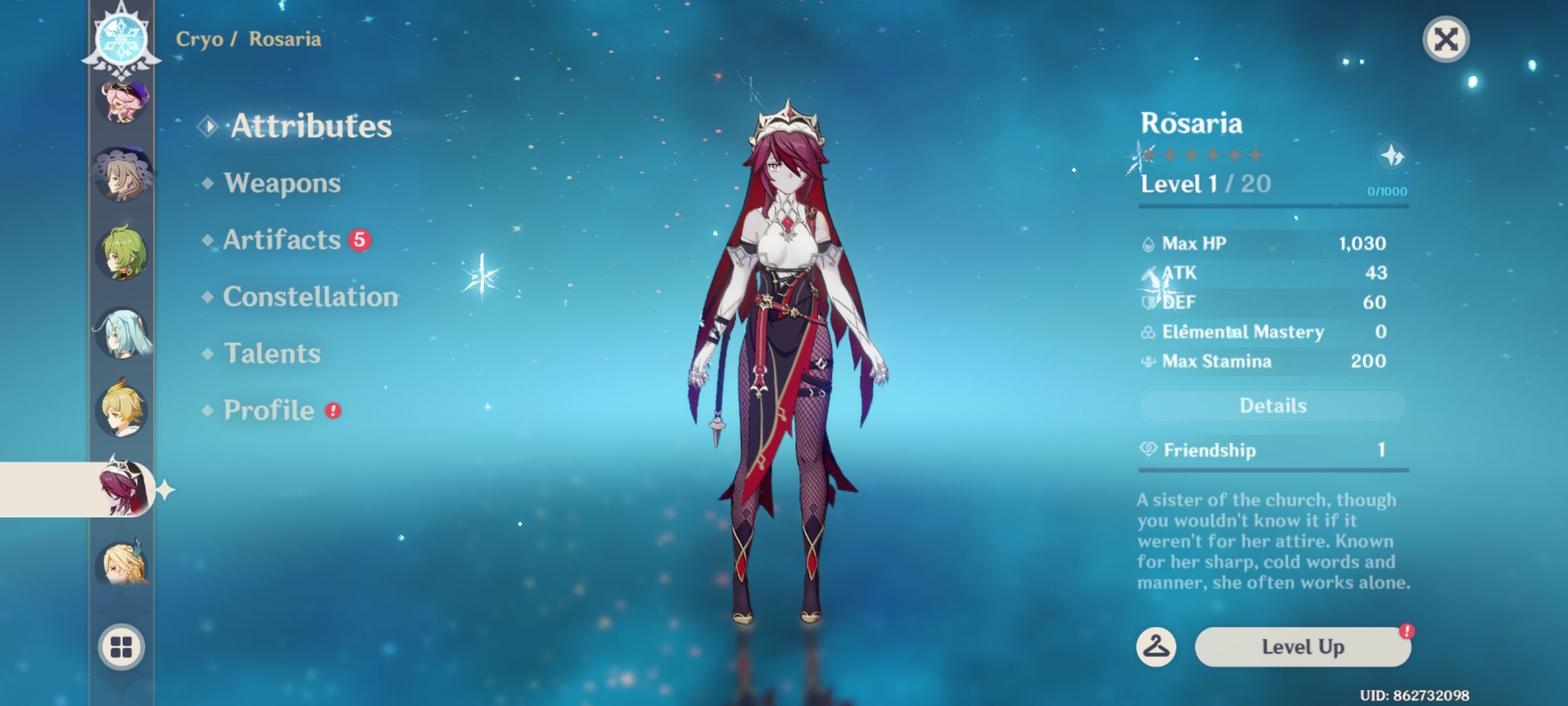
Task: Switch to the Weapons section
Action: [x=281, y=184]
